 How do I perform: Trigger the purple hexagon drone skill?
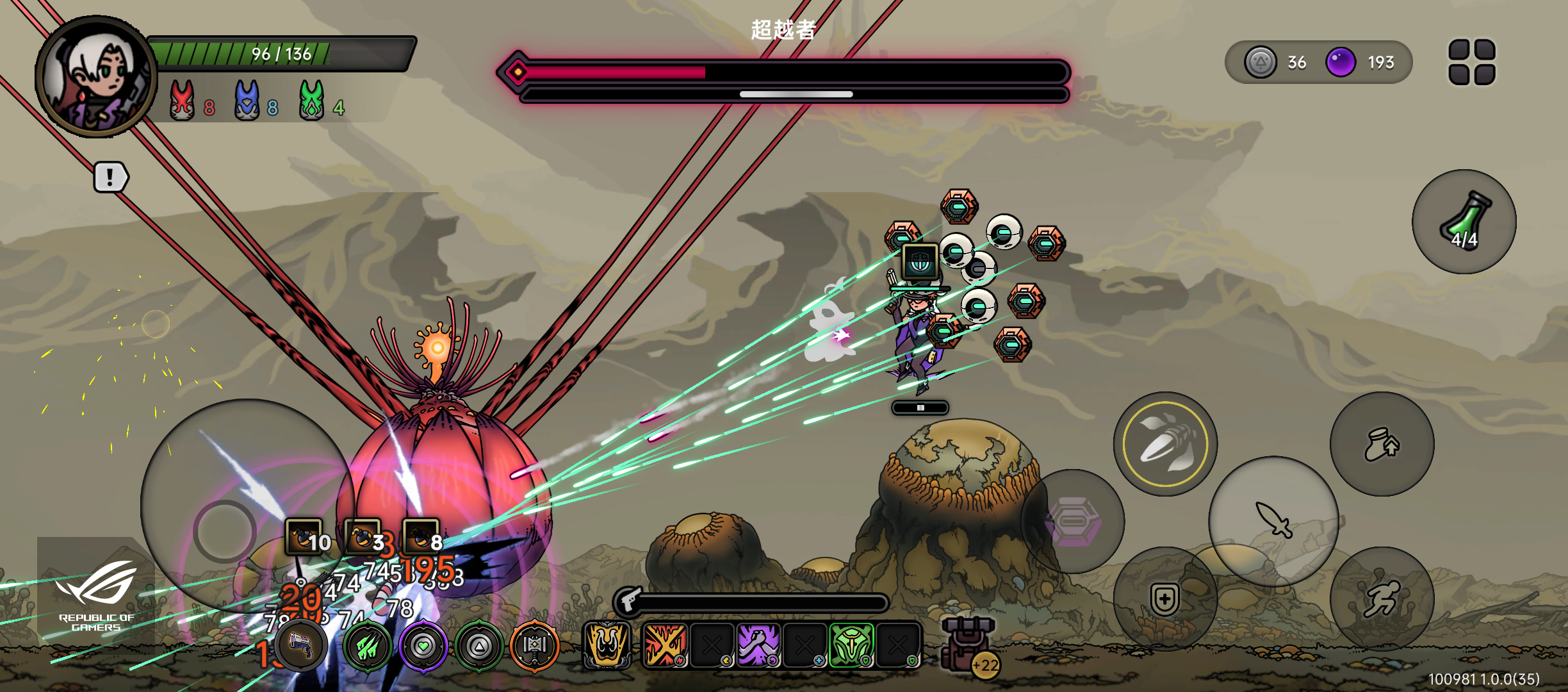click(x=1072, y=521)
